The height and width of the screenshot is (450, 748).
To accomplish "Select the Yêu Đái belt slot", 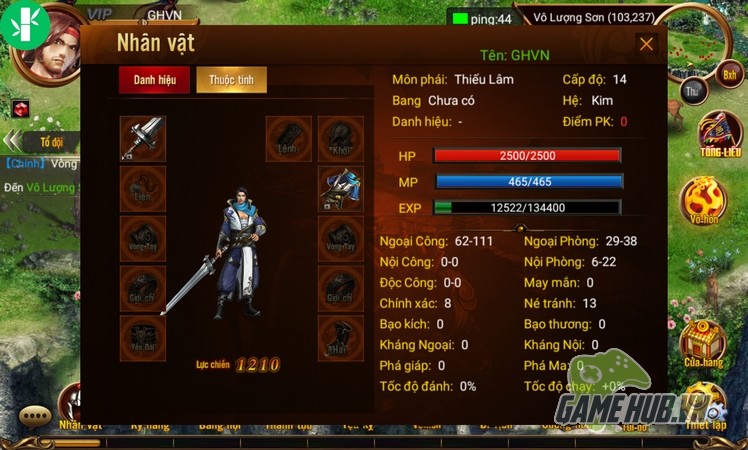I will 143,338.
